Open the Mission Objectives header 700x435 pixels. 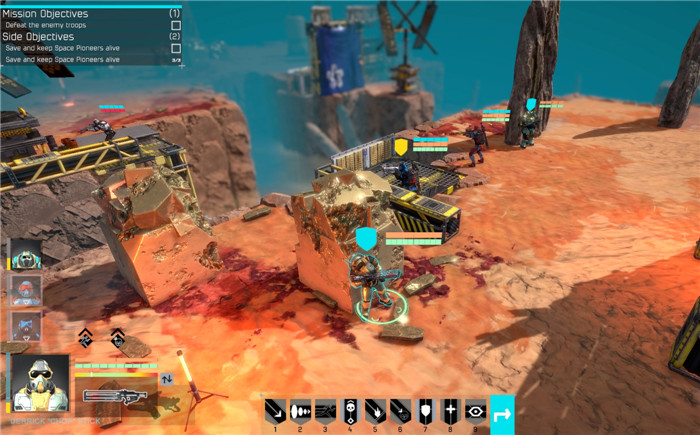[46, 14]
